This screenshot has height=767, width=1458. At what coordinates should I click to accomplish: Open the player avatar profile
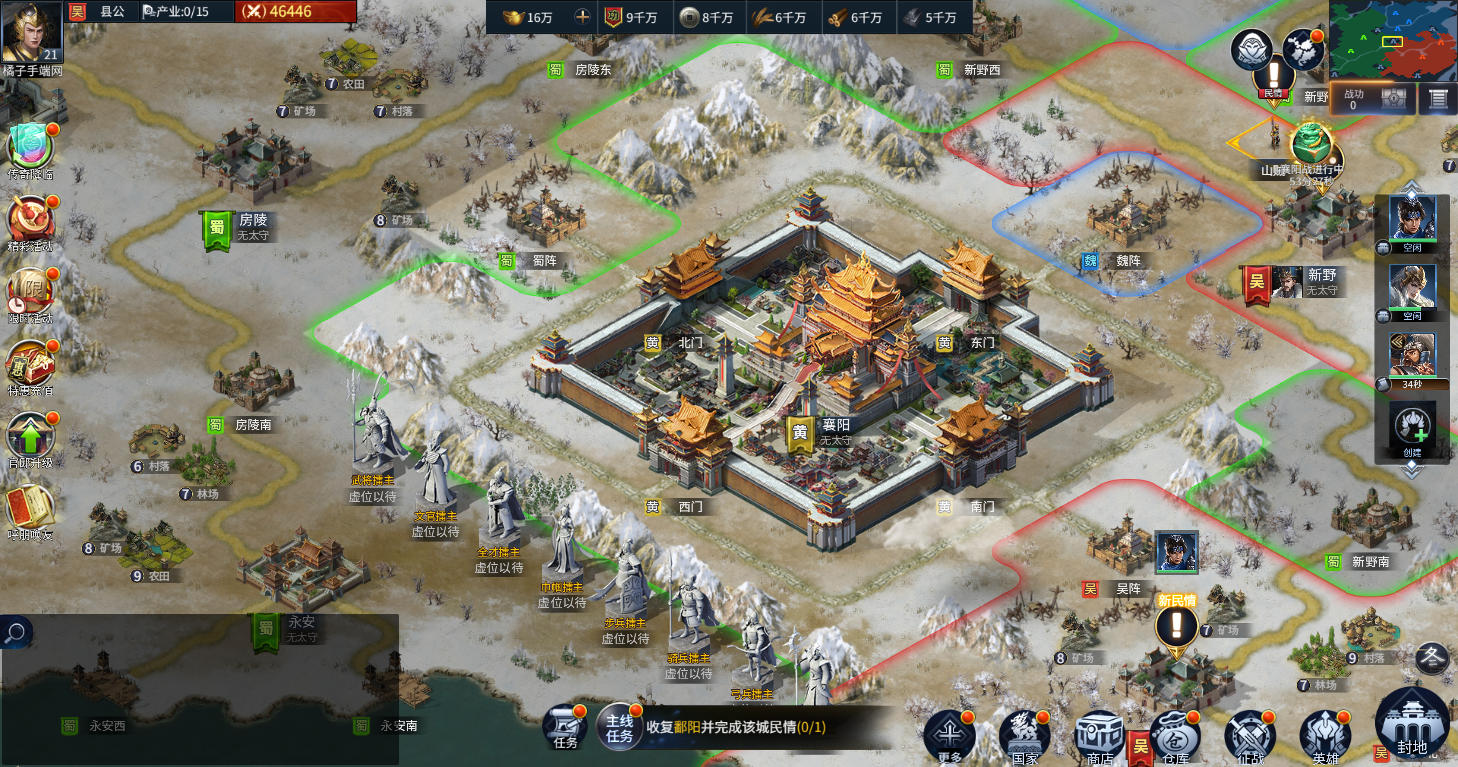click(31, 31)
